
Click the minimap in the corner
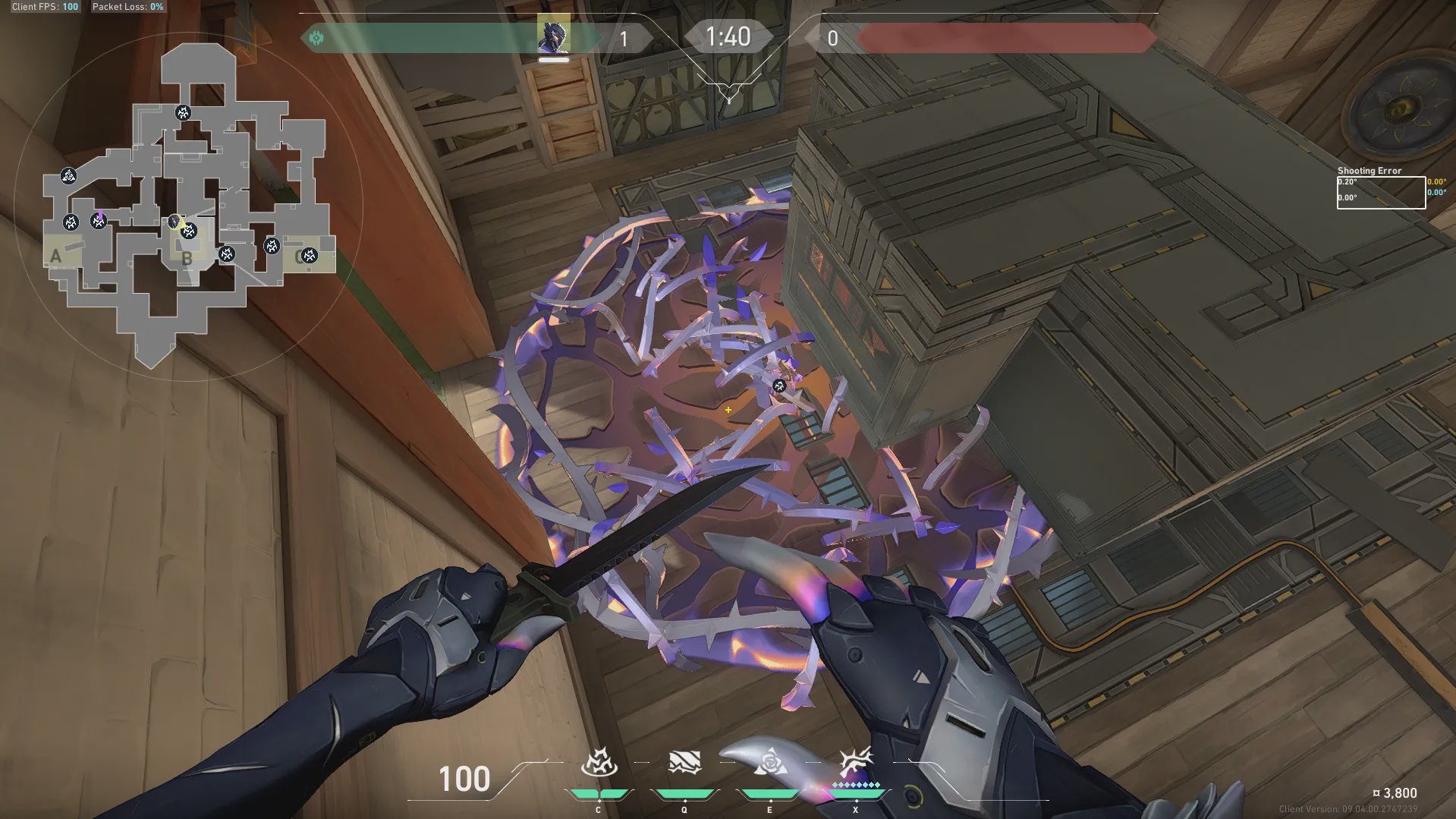point(188,205)
